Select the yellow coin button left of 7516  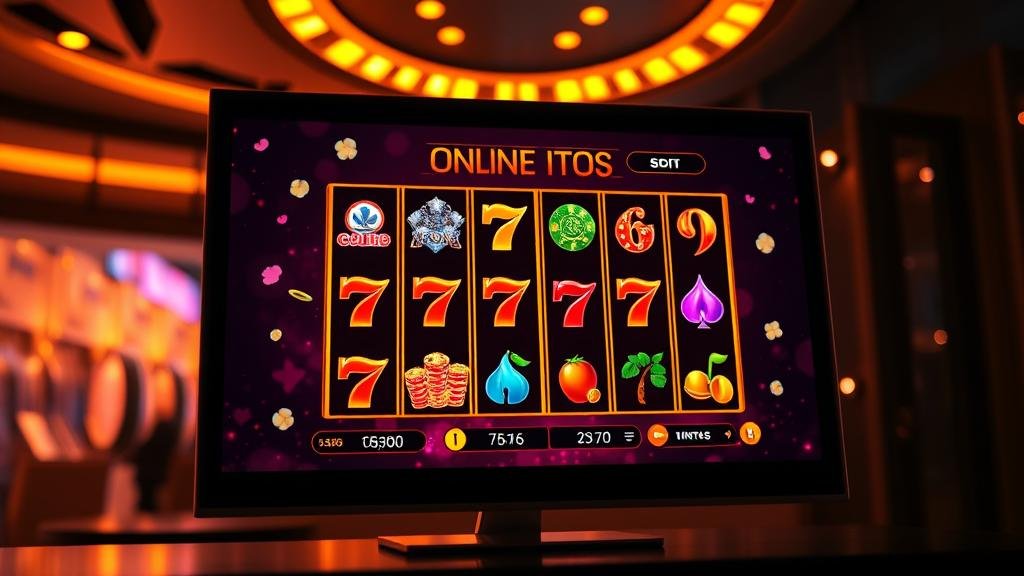[x=455, y=438]
